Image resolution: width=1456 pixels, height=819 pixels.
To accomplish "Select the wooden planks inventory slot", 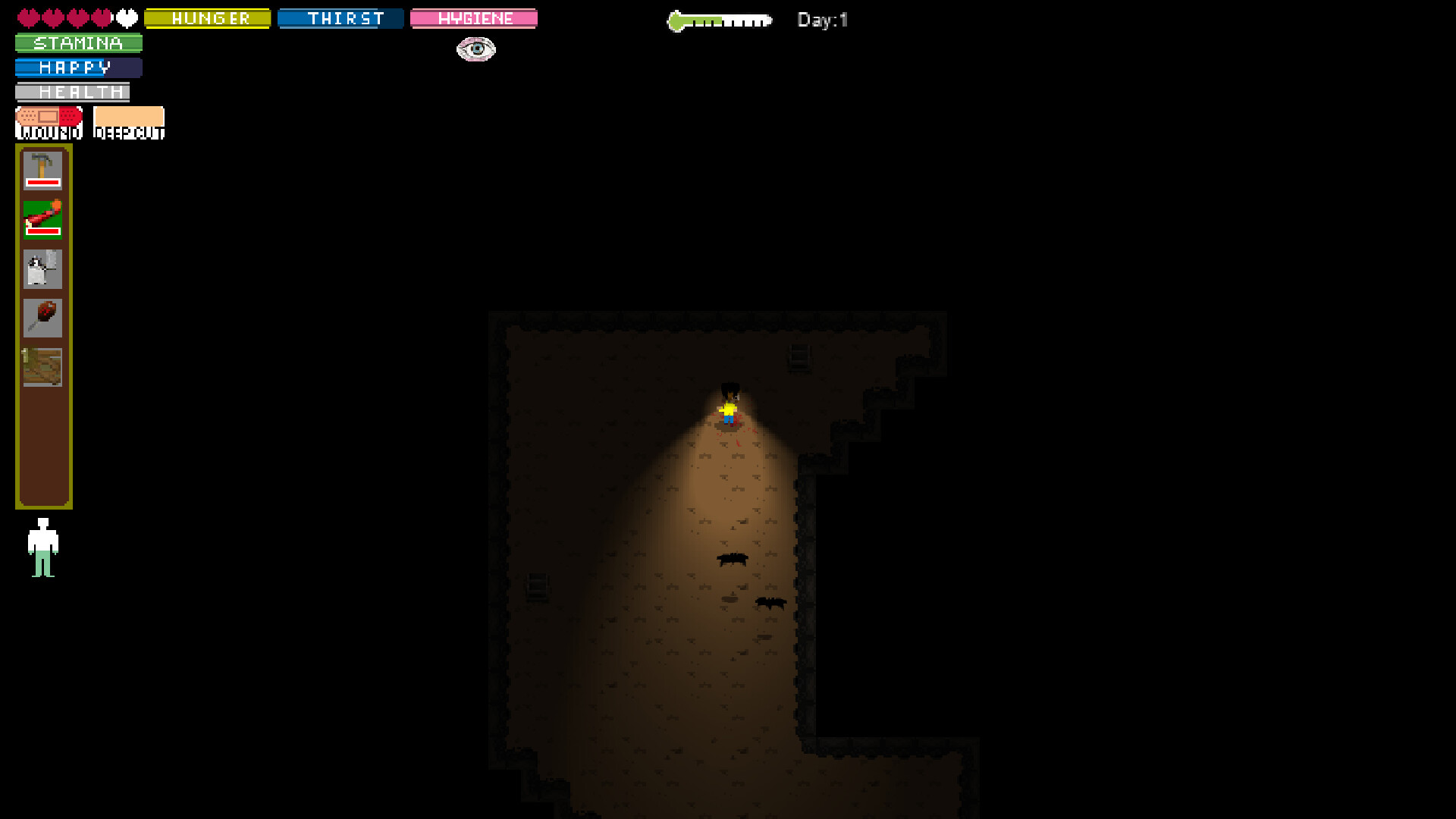I will tap(42, 366).
